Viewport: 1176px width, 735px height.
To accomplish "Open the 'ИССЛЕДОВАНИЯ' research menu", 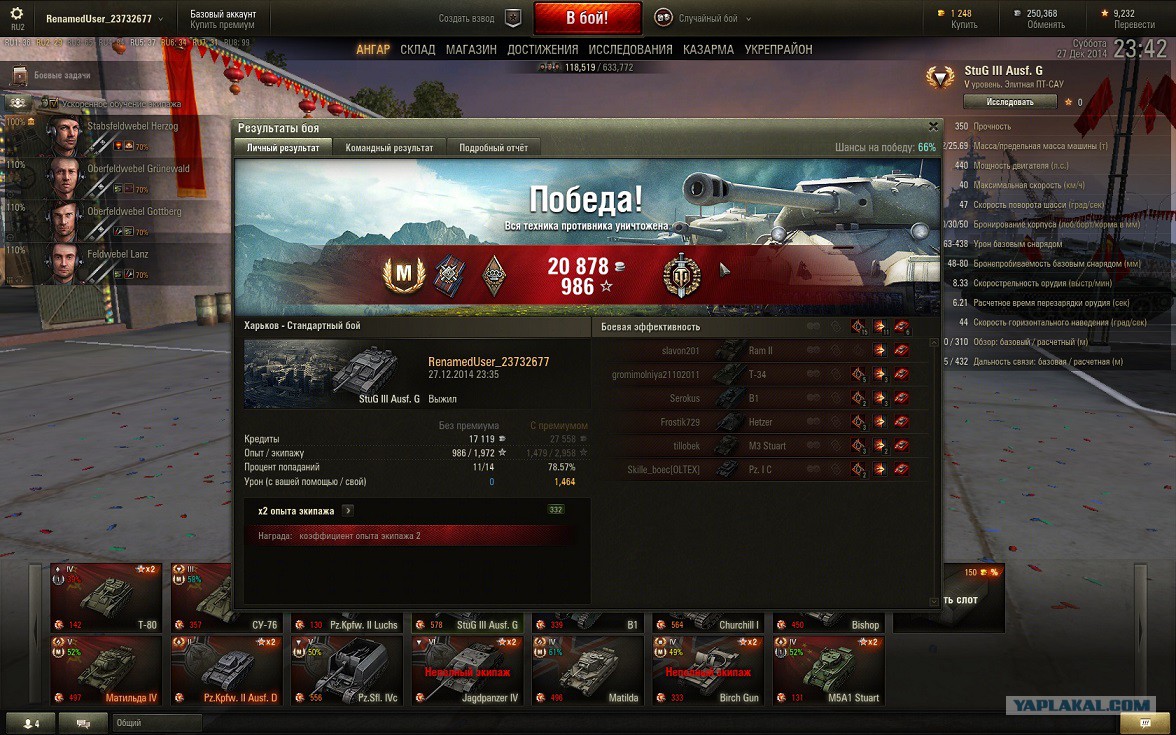I will (x=630, y=49).
